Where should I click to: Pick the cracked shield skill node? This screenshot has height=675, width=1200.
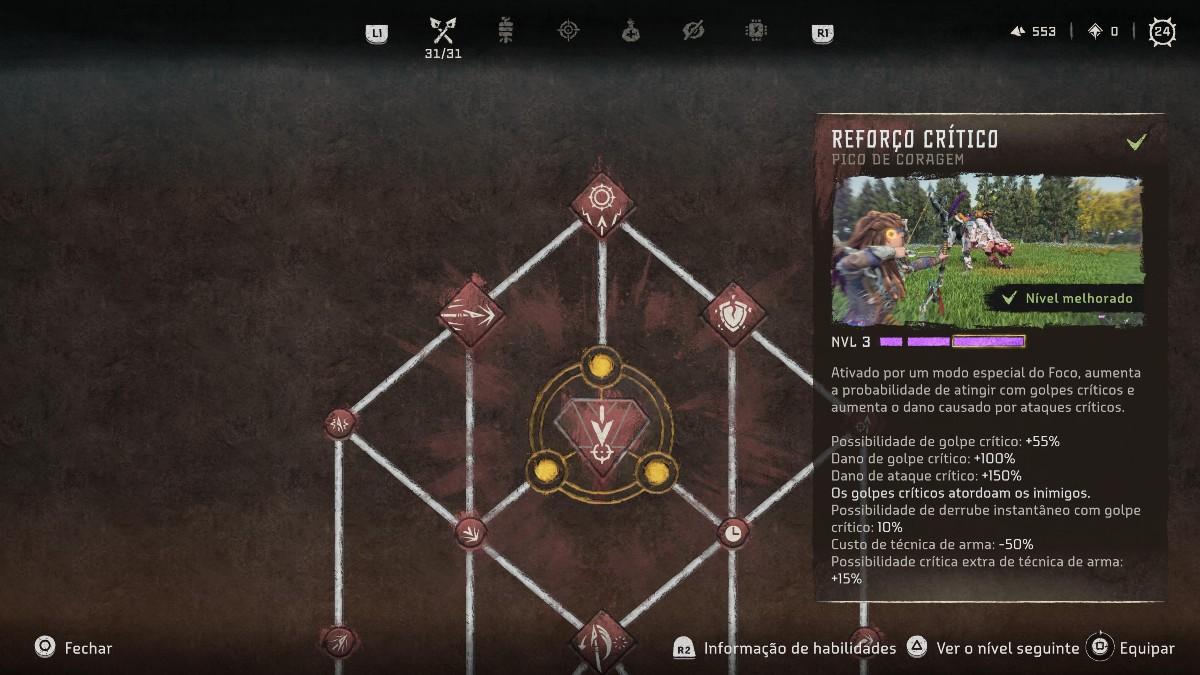click(x=733, y=315)
